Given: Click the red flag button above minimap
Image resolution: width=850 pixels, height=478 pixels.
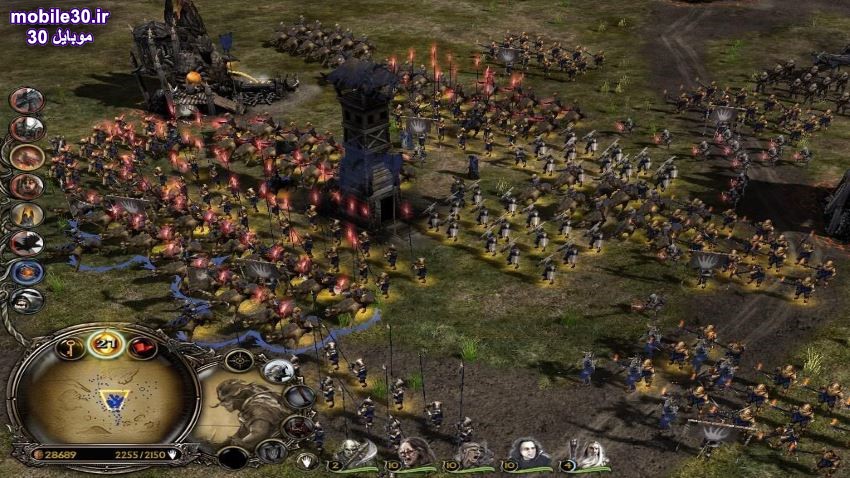Looking at the screenshot, I should coord(141,348).
